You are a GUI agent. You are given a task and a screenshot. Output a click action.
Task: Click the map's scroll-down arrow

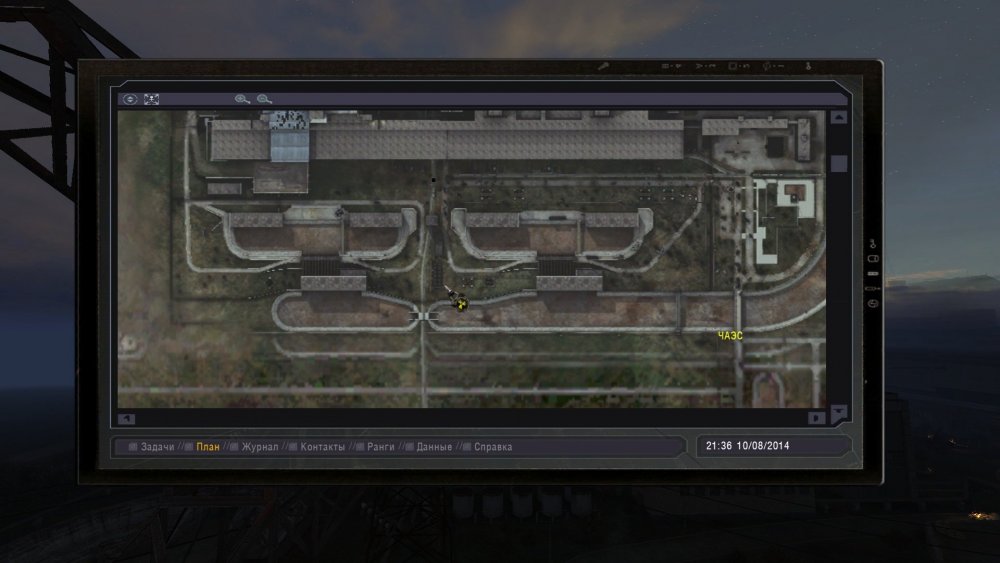838,411
